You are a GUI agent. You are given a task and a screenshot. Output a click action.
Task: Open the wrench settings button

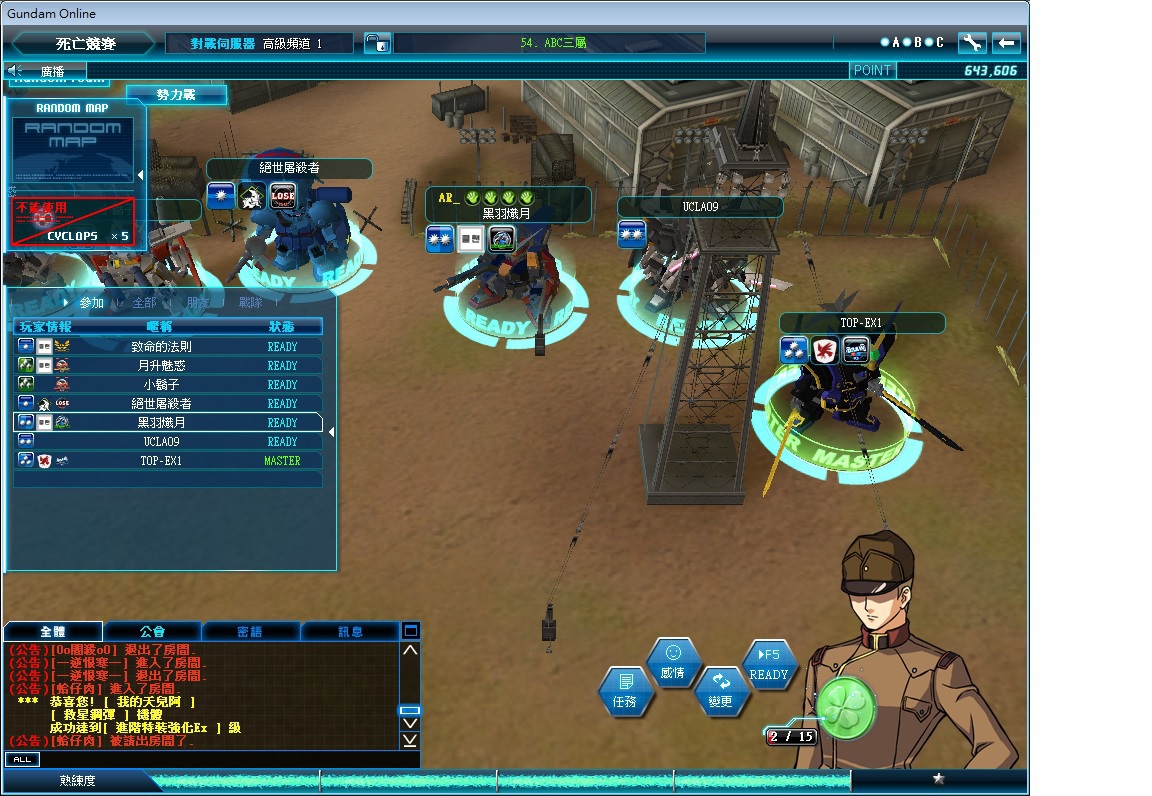972,42
